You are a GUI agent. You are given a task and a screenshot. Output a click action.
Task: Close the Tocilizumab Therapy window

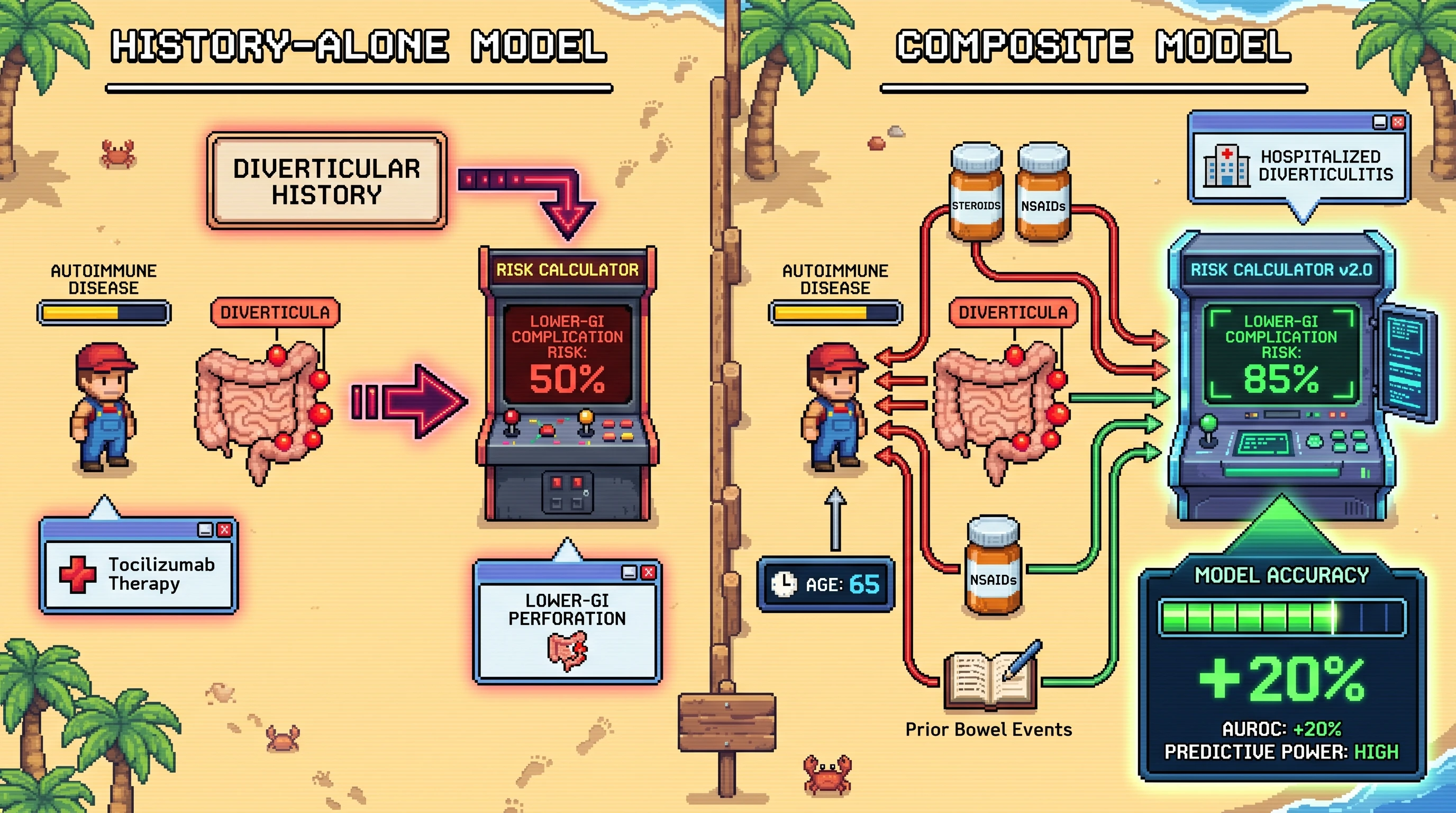(224, 530)
